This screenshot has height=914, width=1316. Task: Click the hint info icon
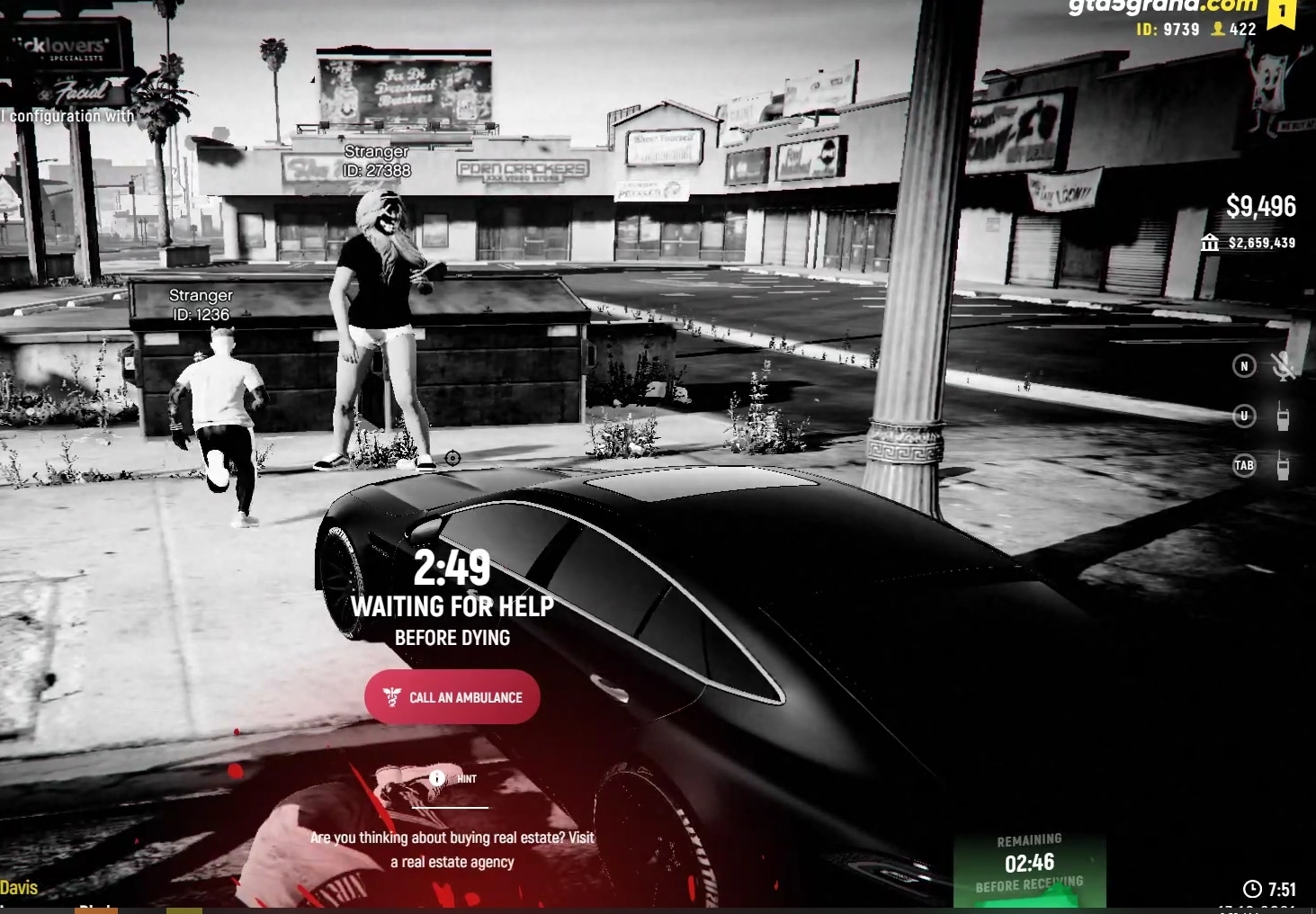437,778
